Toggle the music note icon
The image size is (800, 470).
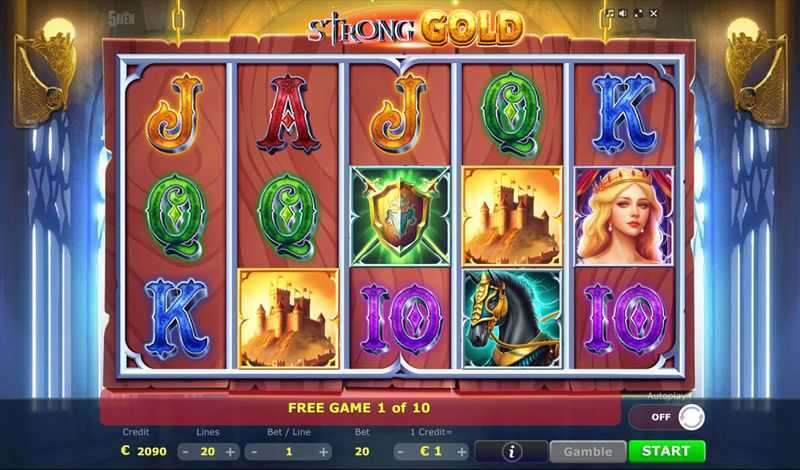click(x=609, y=14)
